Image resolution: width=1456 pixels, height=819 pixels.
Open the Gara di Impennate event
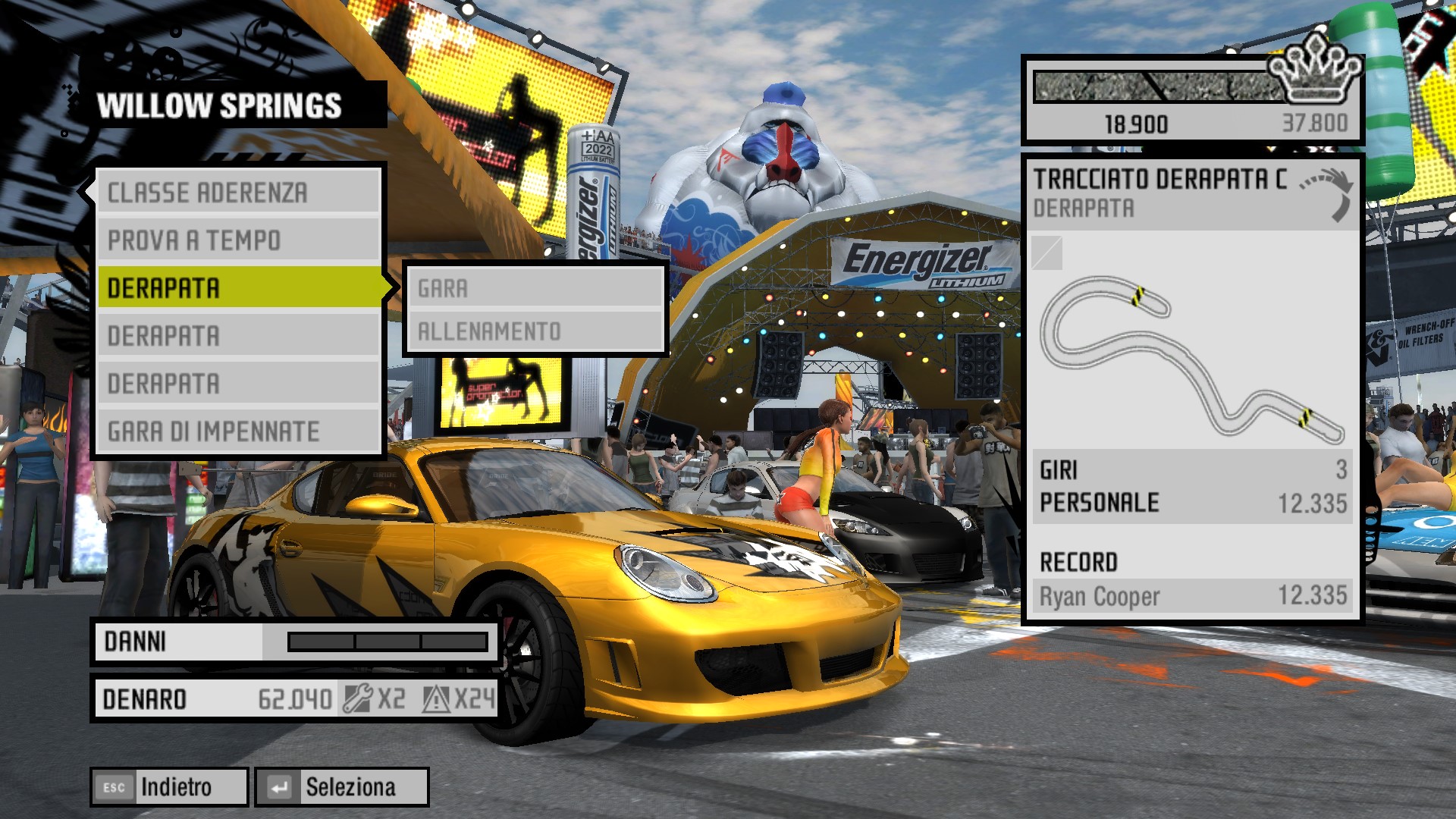238,431
